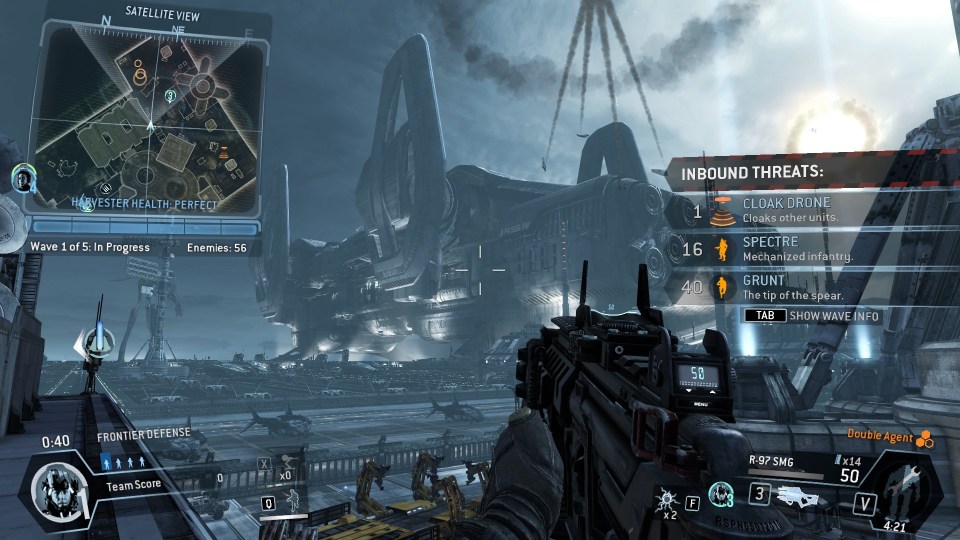
Task: Select the Spectre threat entry
Action: pyautogui.click(x=790, y=249)
